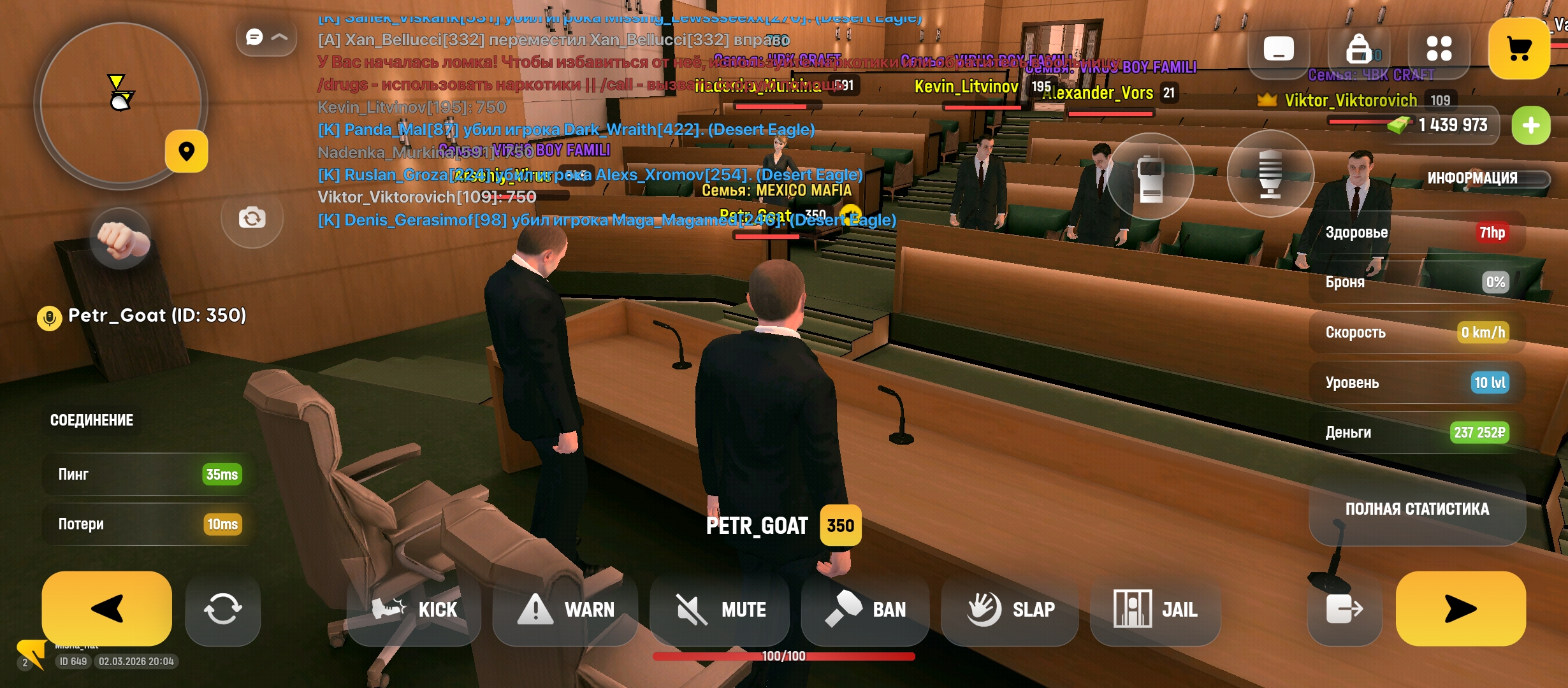This screenshot has height=688, width=1568.
Task: Open the ПОЛНАЯ СТАТИСТИКА full statistics panel
Action: 1417,509
